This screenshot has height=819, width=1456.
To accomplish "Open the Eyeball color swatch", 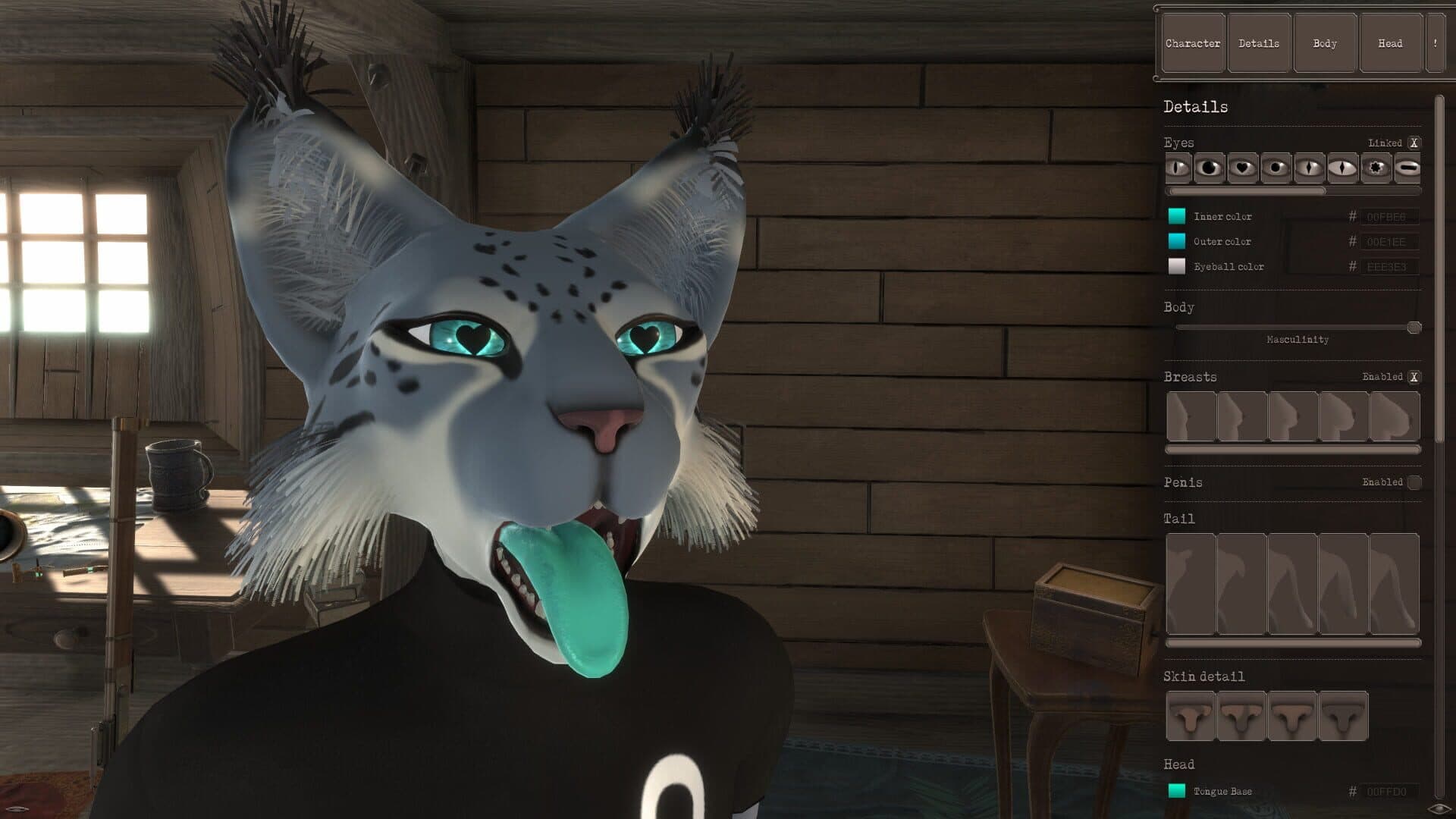I will coord(1177,266).
